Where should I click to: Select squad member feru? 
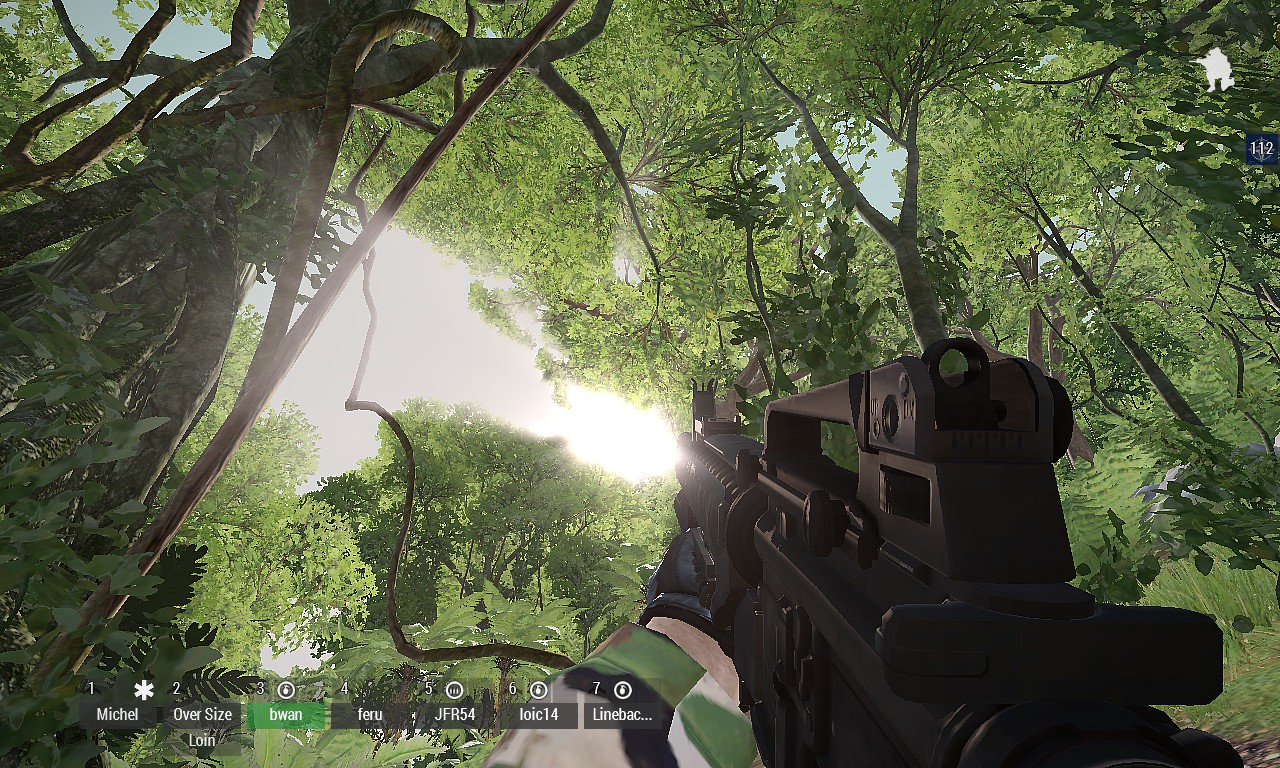click(370, 714)
